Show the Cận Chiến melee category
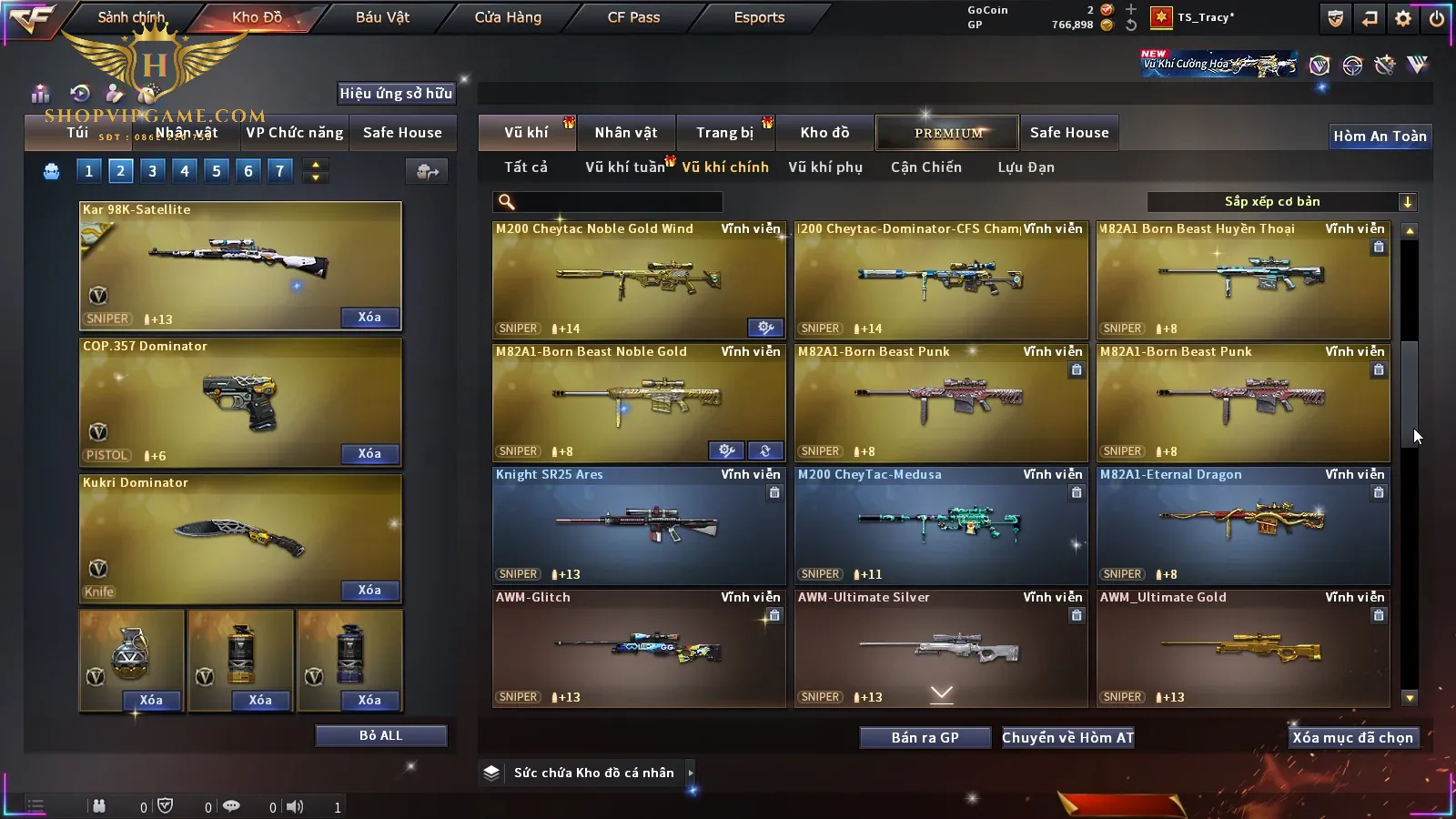 coord(925,167)
